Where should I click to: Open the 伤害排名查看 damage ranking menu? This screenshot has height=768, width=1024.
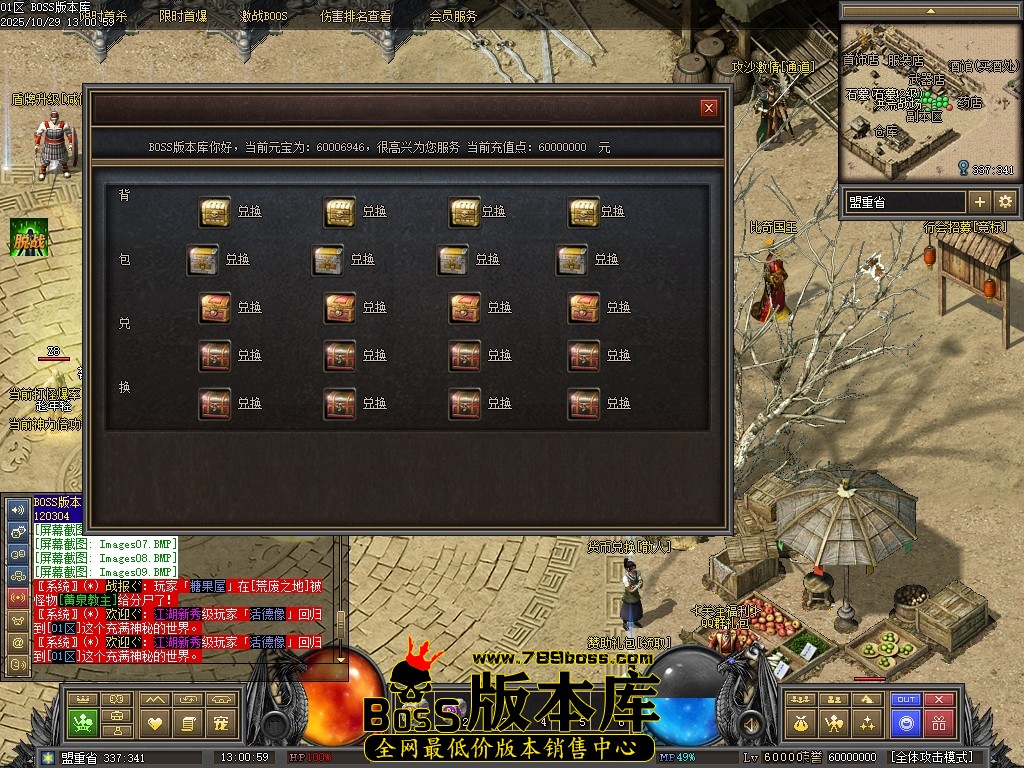pyautogui.click(x=356, y=16)
